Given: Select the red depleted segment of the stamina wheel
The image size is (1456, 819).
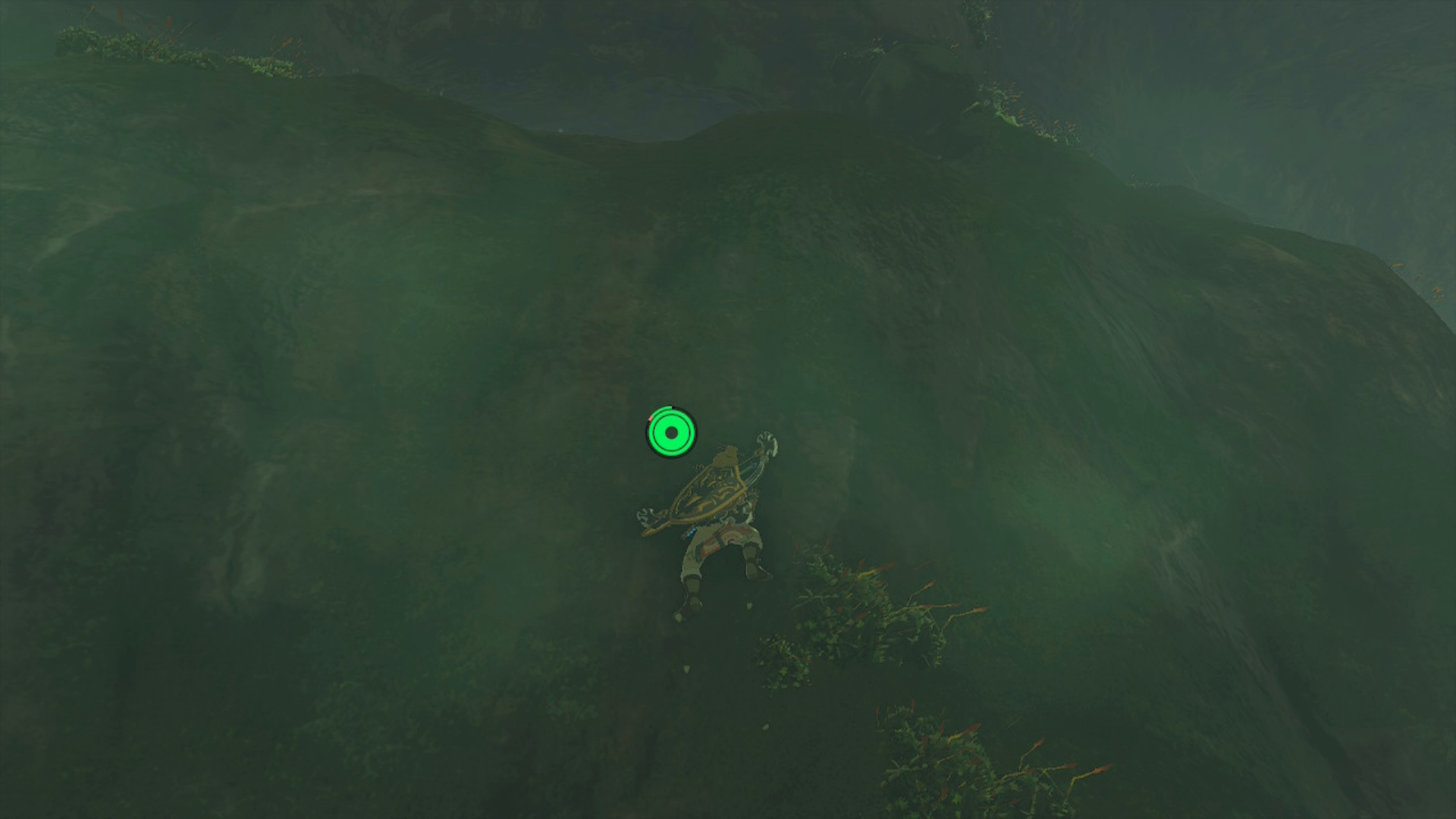Looking at the screenshot, I should pyautogui.click(x=650, y=418).
